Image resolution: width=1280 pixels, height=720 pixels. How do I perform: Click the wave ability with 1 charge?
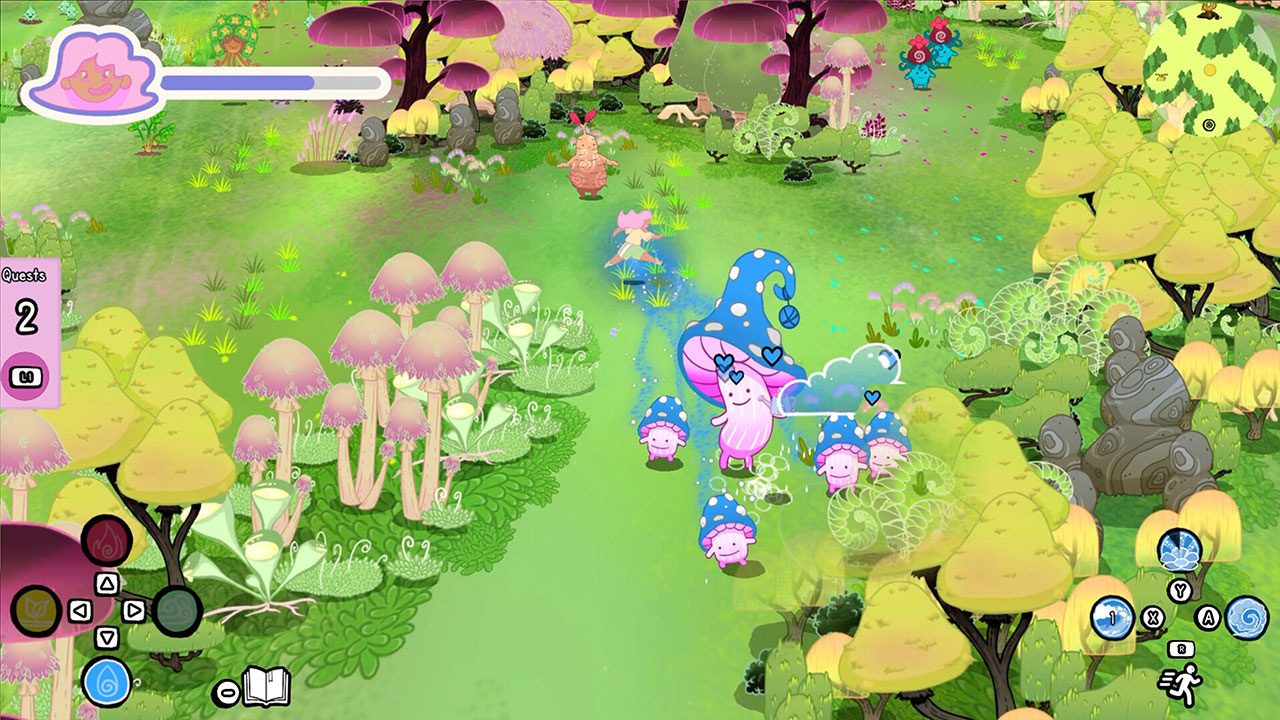1113,618
